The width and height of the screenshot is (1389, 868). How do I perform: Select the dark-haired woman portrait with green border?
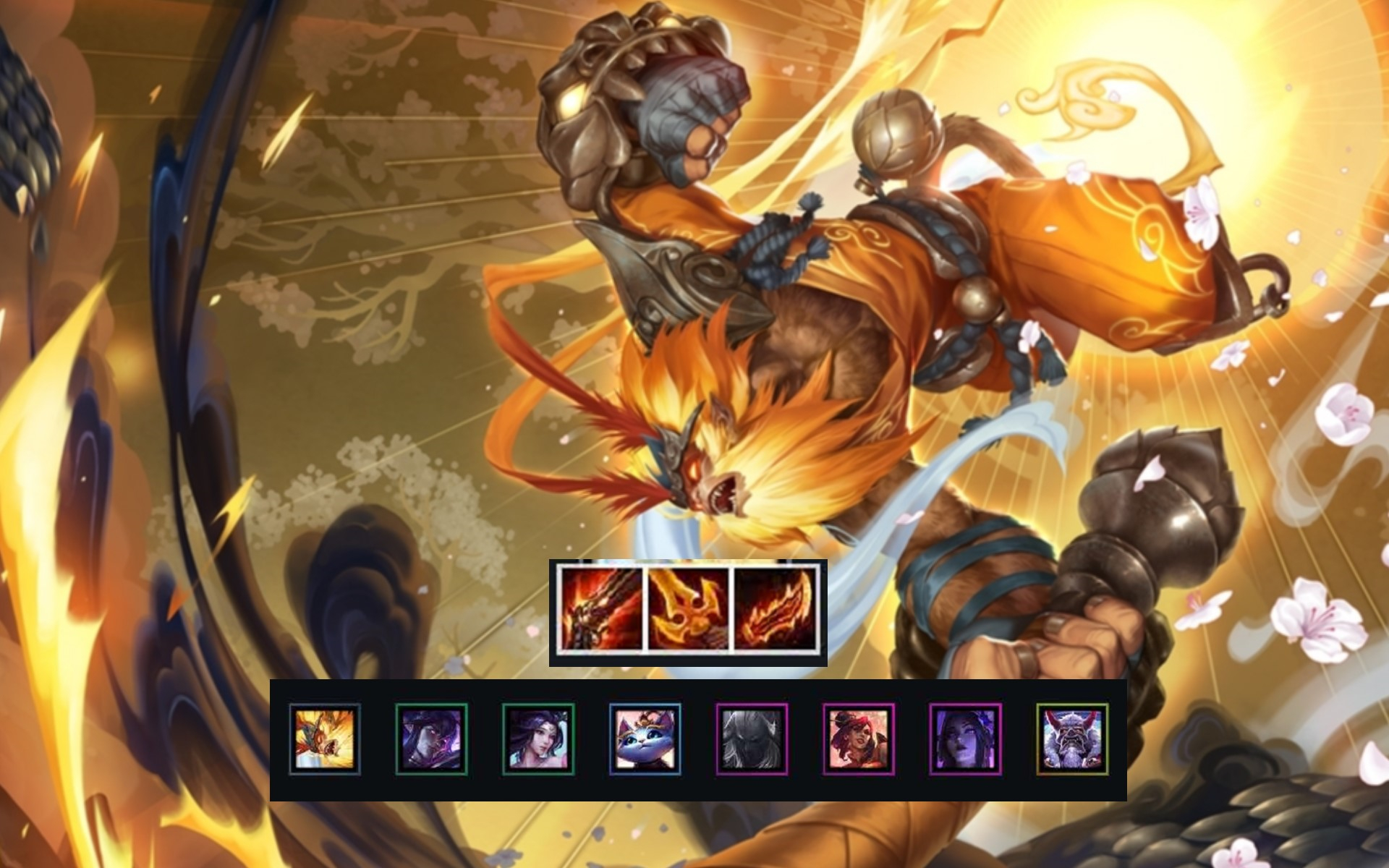click(538, 739)
